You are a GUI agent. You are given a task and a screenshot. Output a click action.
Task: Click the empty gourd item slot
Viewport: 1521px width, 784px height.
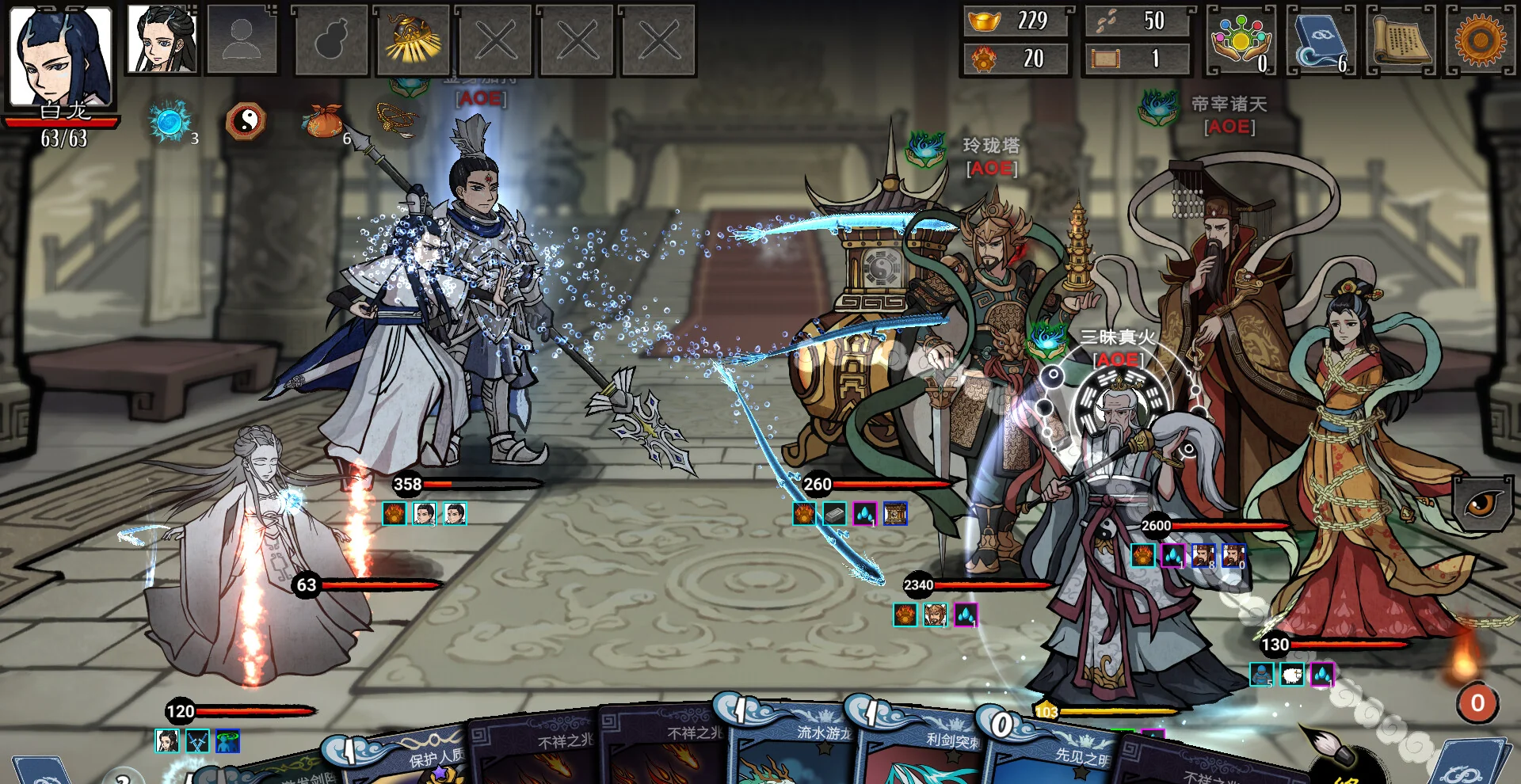pos(330,40)
